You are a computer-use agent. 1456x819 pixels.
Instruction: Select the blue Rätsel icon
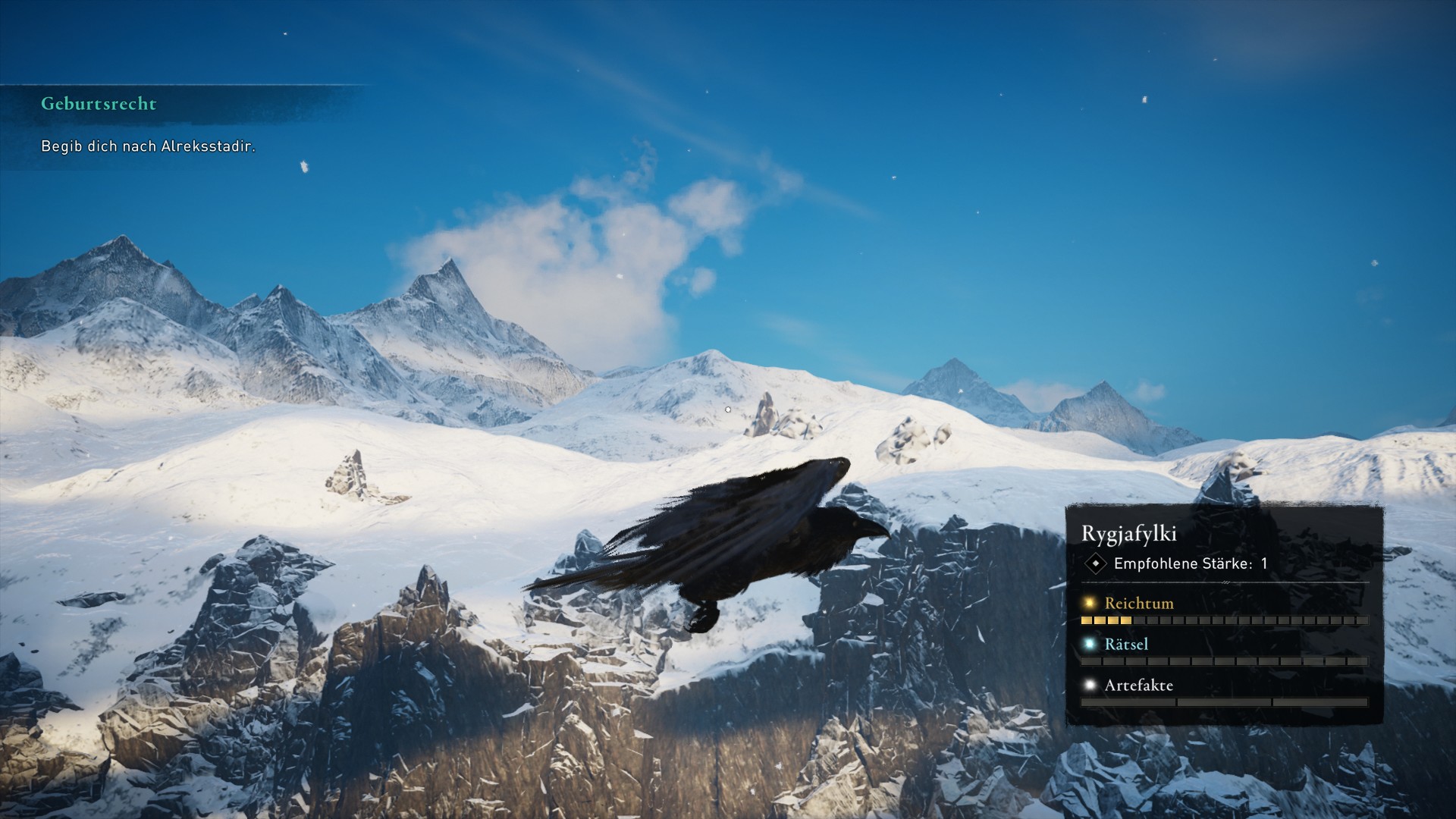pyautogui.click(x=1090, y=645)
